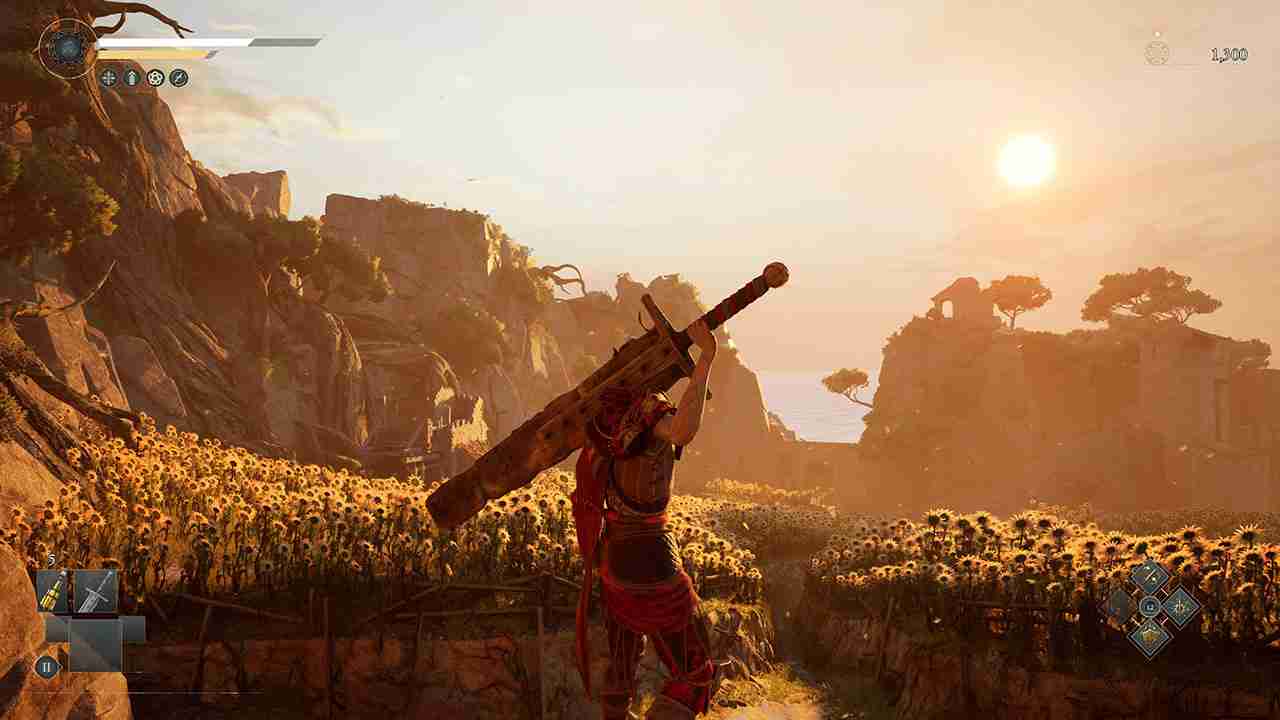
Task: Select the sword quick slot icon
Action: point(95,592)
